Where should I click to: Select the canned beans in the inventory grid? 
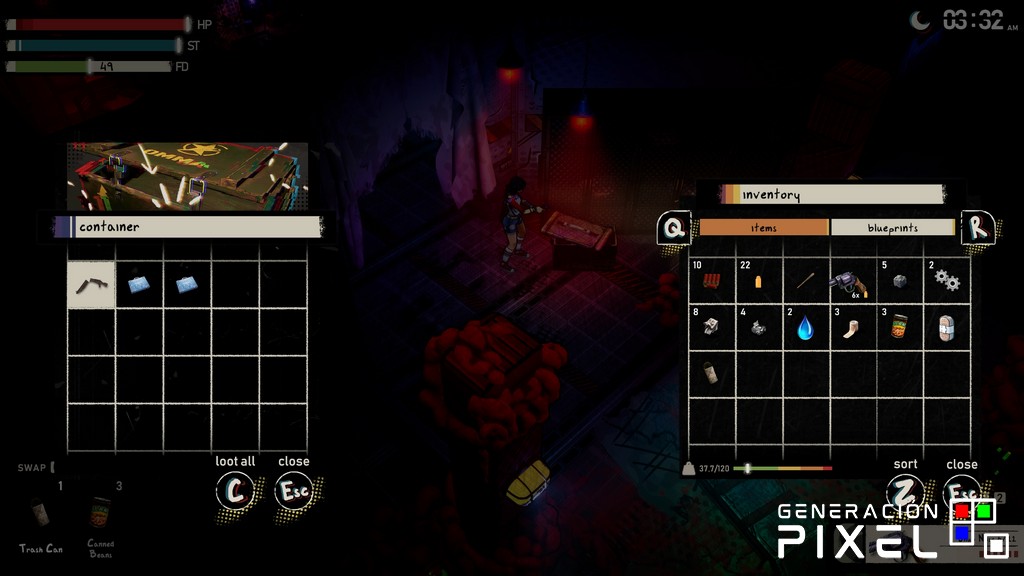[x=898, y=327]
